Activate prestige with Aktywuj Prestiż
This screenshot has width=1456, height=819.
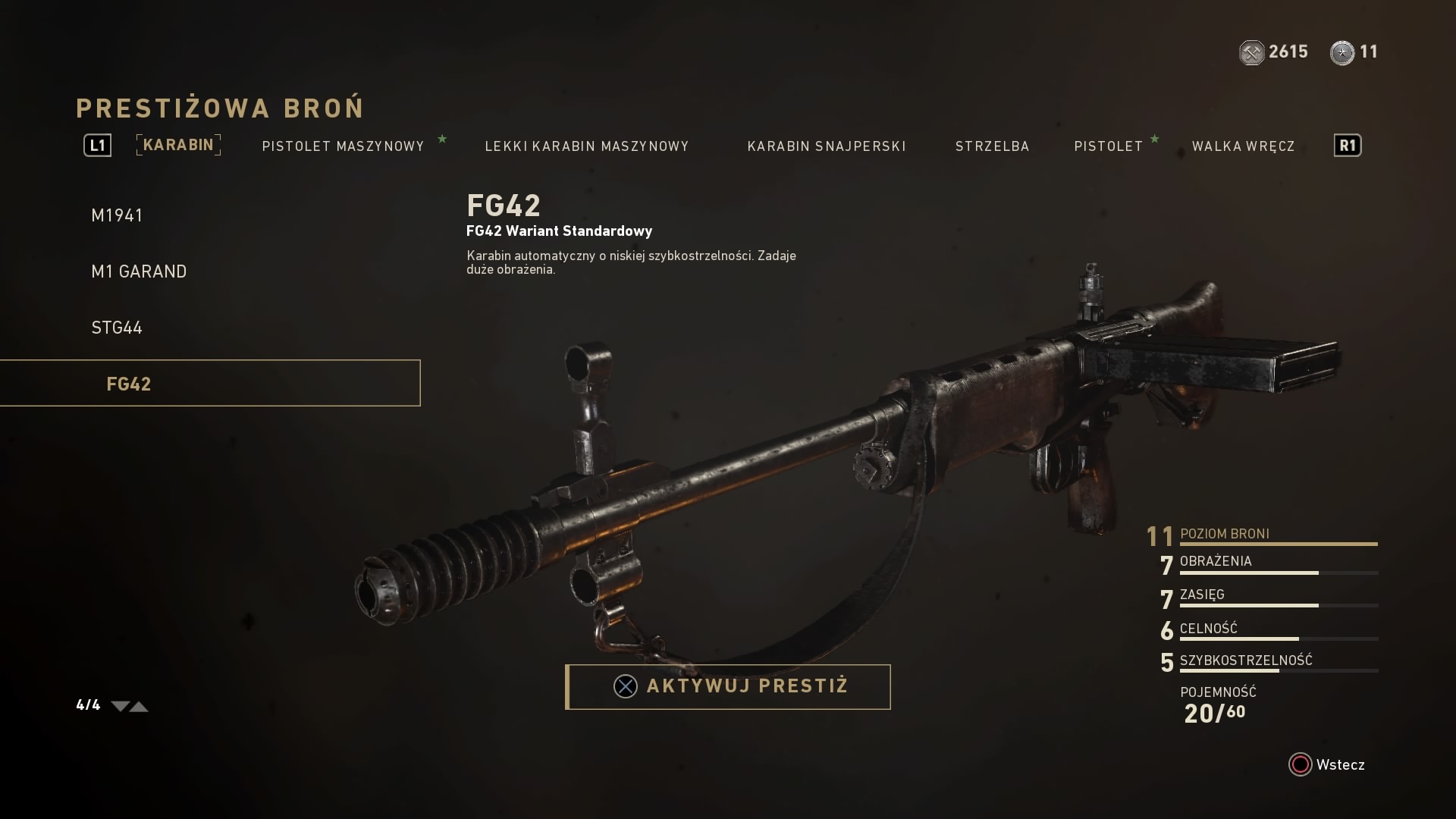pyautogui.click(x=728, y=687)
